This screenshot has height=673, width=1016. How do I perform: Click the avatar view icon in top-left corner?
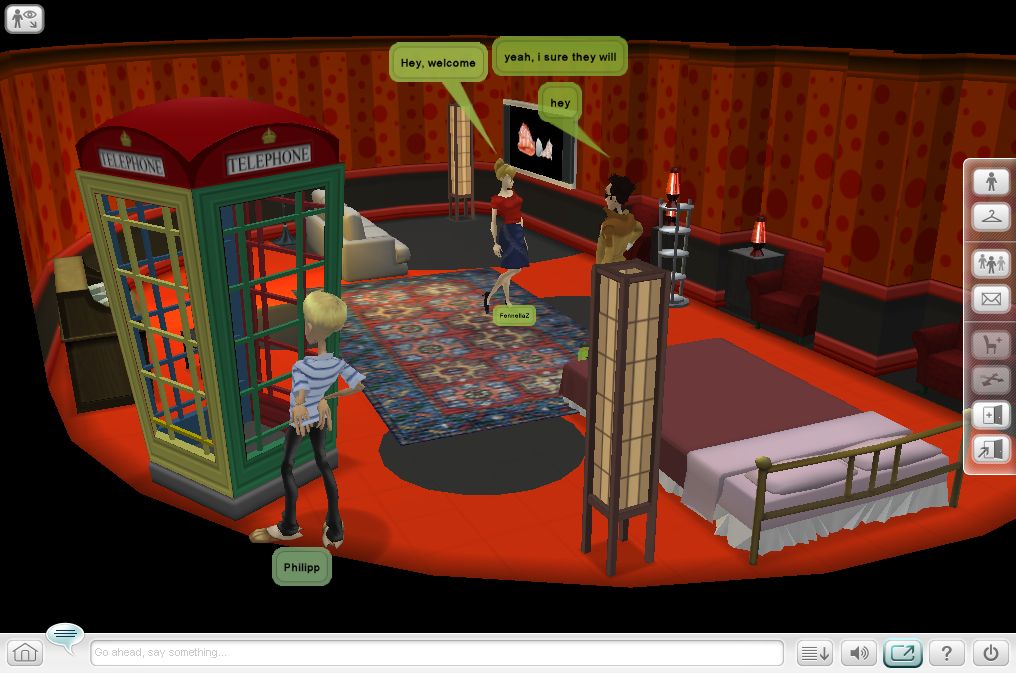(24, 18)
